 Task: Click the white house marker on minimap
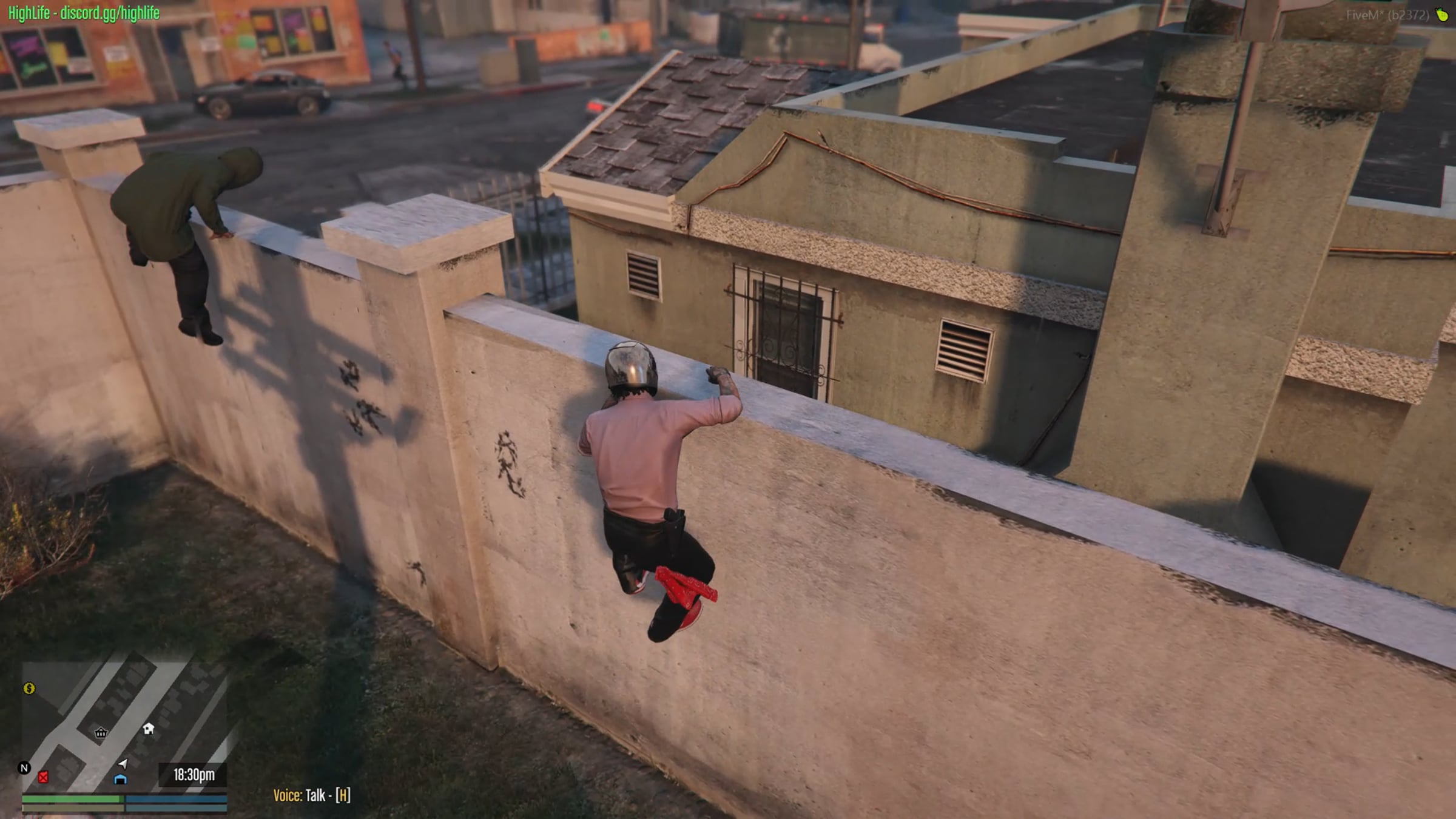click(x=149, y=729)
